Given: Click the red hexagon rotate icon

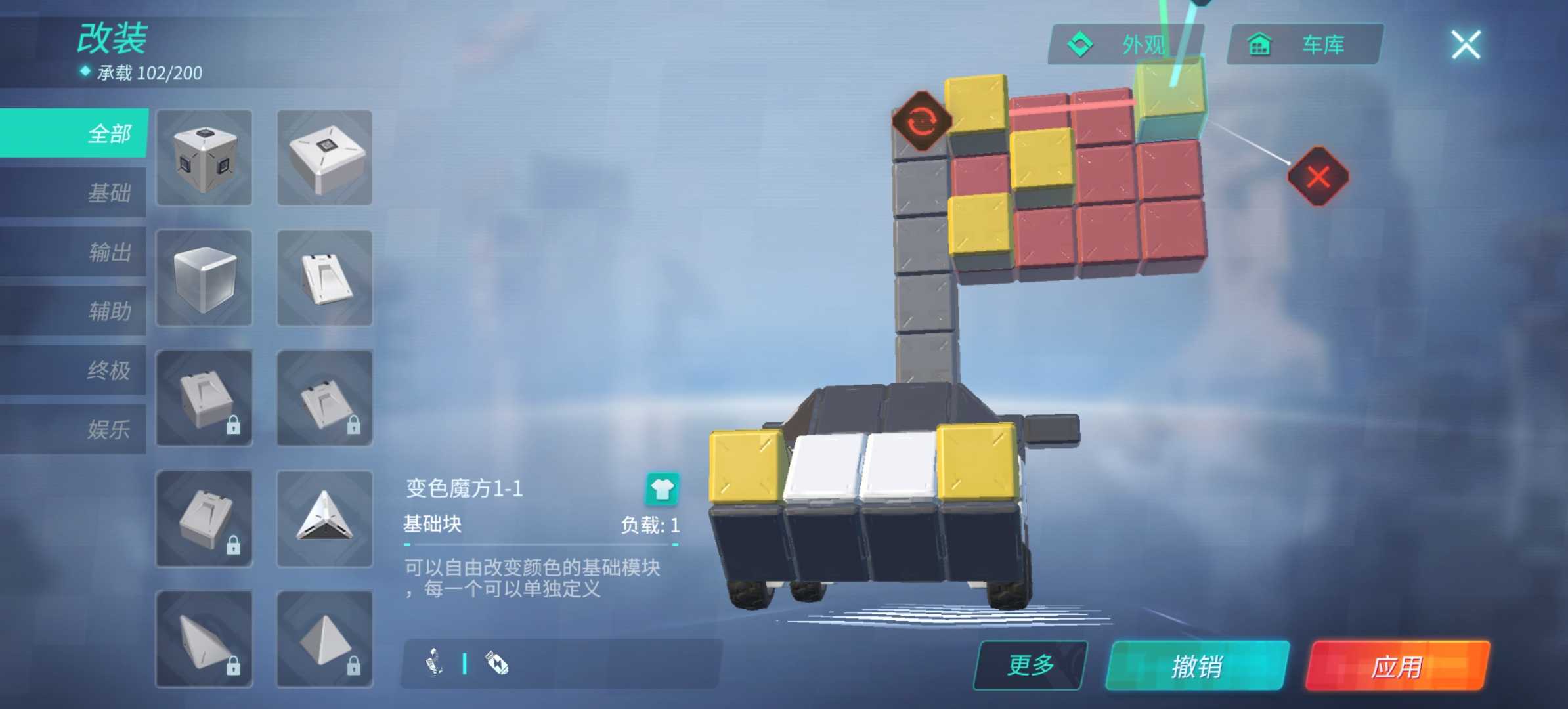Looking at the screenshot, I should 922,121.
